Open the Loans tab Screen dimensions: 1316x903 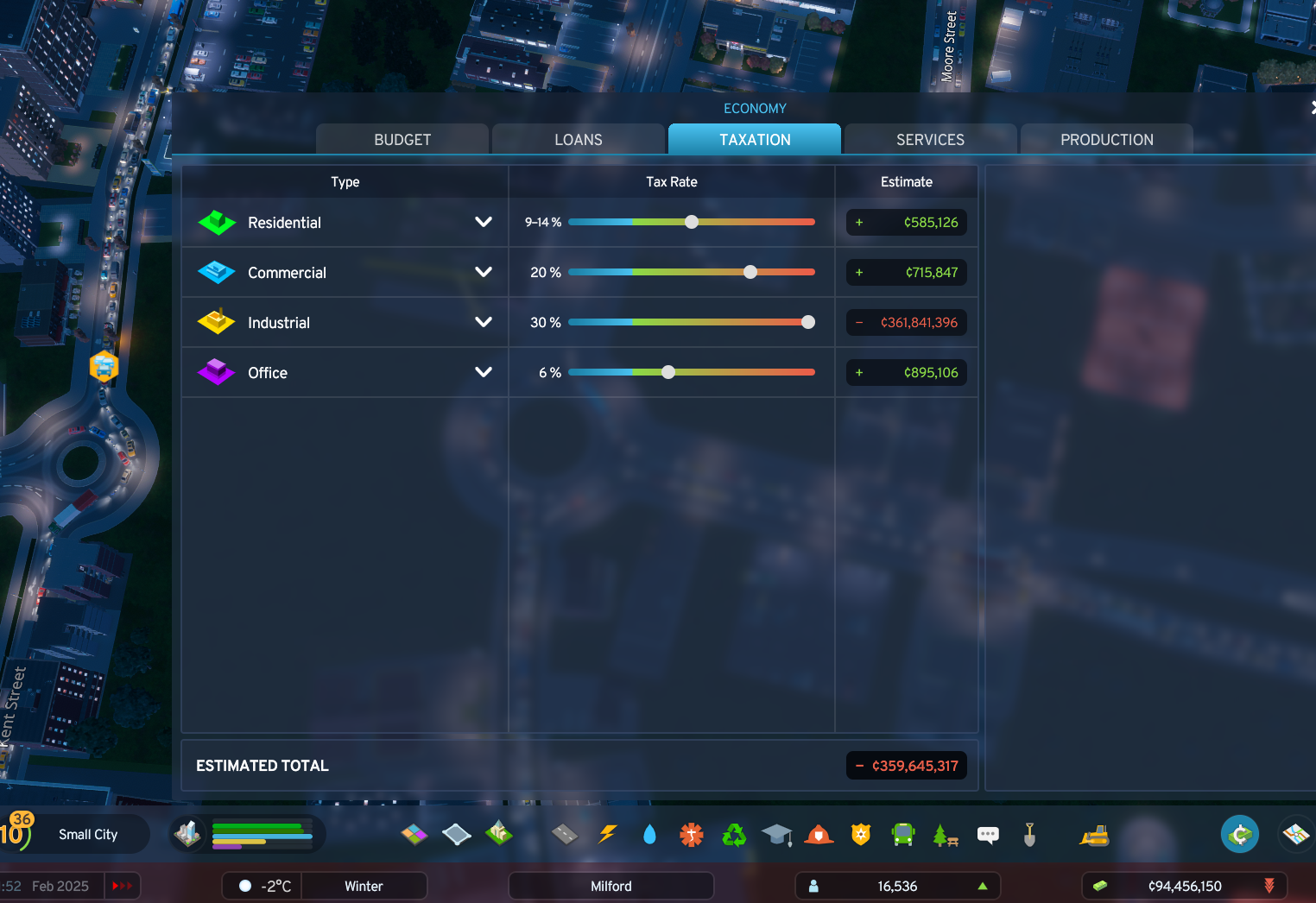point(578,139)
